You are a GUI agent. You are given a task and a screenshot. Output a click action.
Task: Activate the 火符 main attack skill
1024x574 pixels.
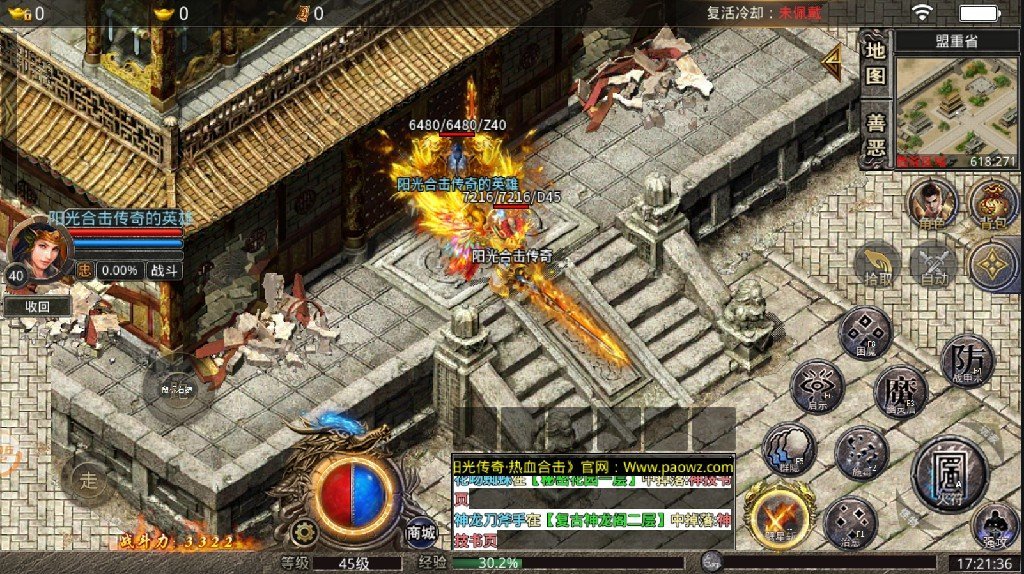(949, 471)
